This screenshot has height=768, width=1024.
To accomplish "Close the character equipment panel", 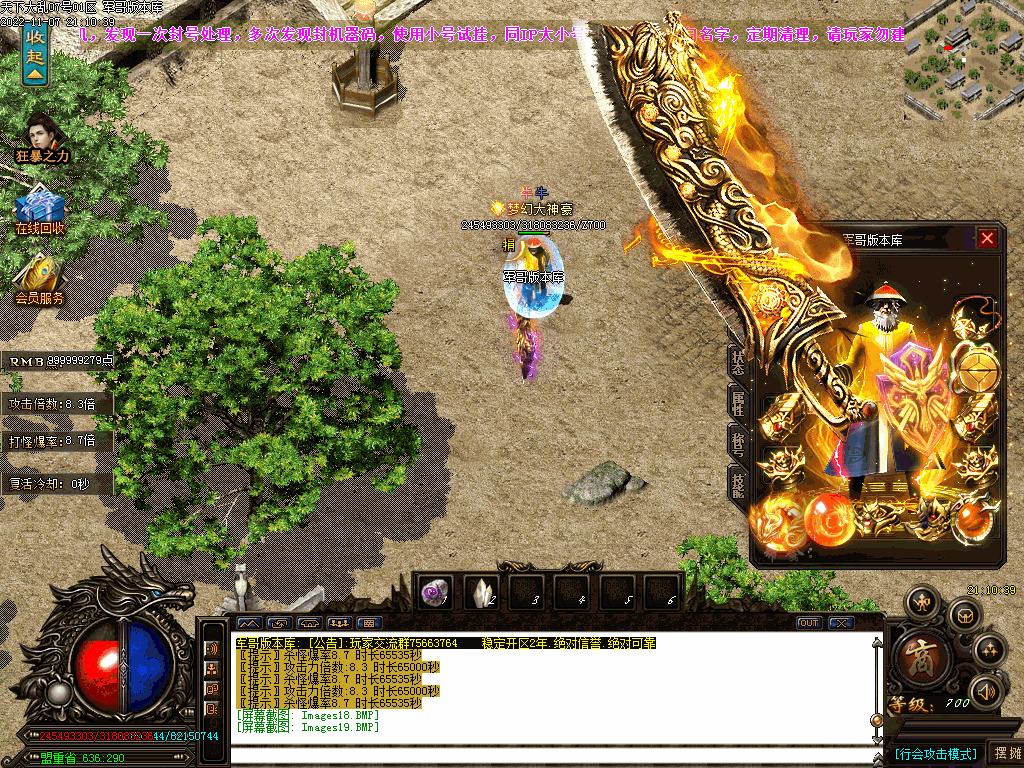I will click(987, 239).
